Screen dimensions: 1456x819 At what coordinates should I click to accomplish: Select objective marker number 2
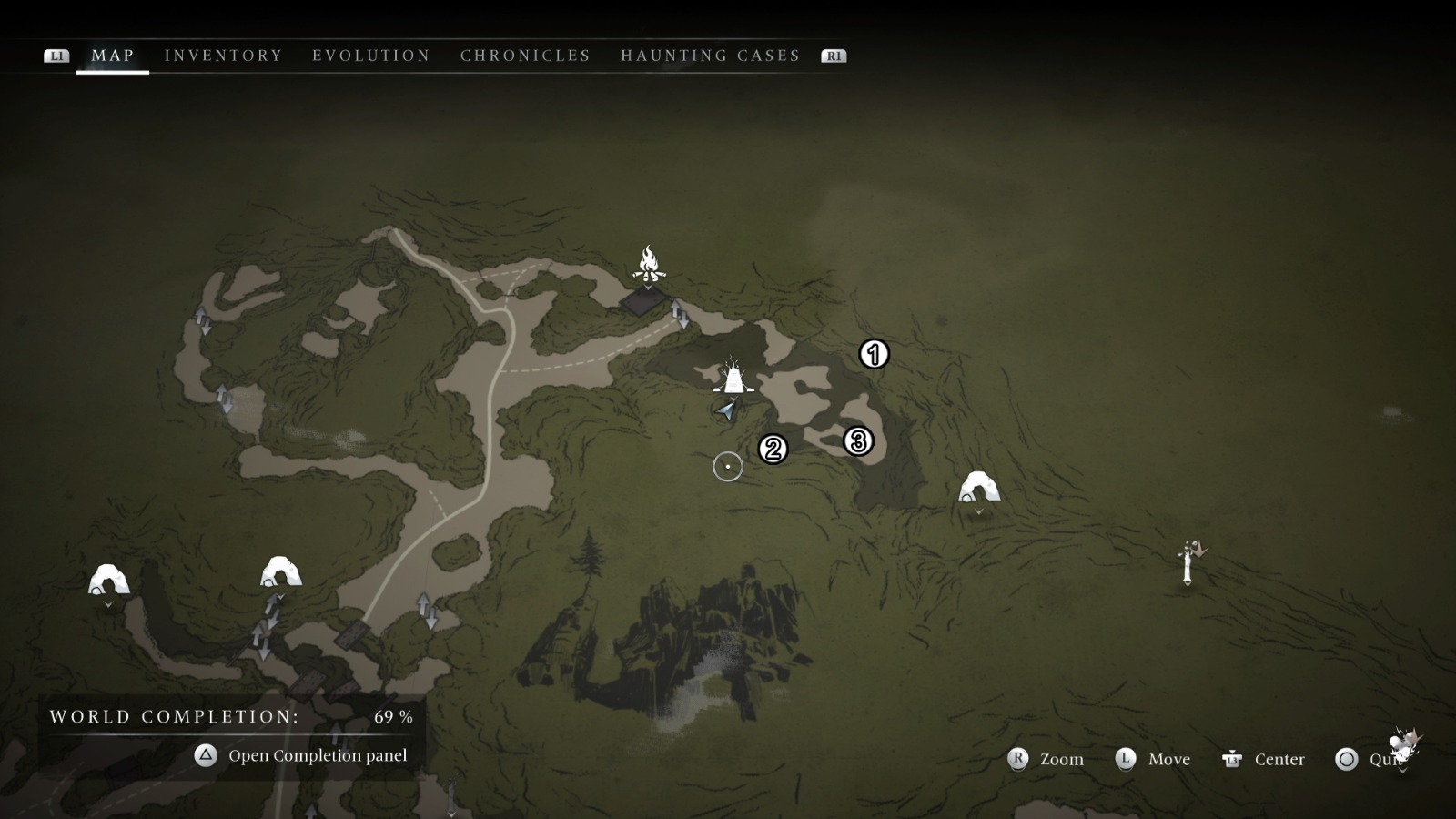[x=772, y=447]
